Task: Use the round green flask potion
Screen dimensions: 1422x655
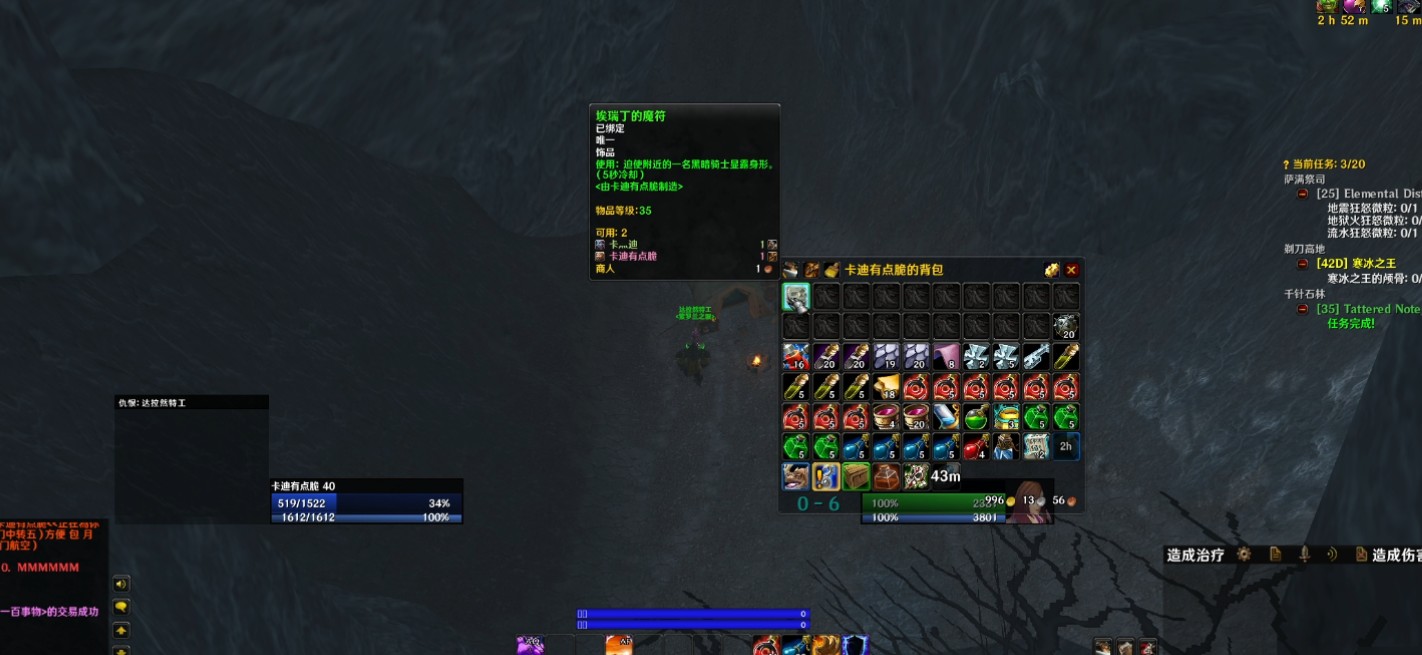Action: [975, 417]
